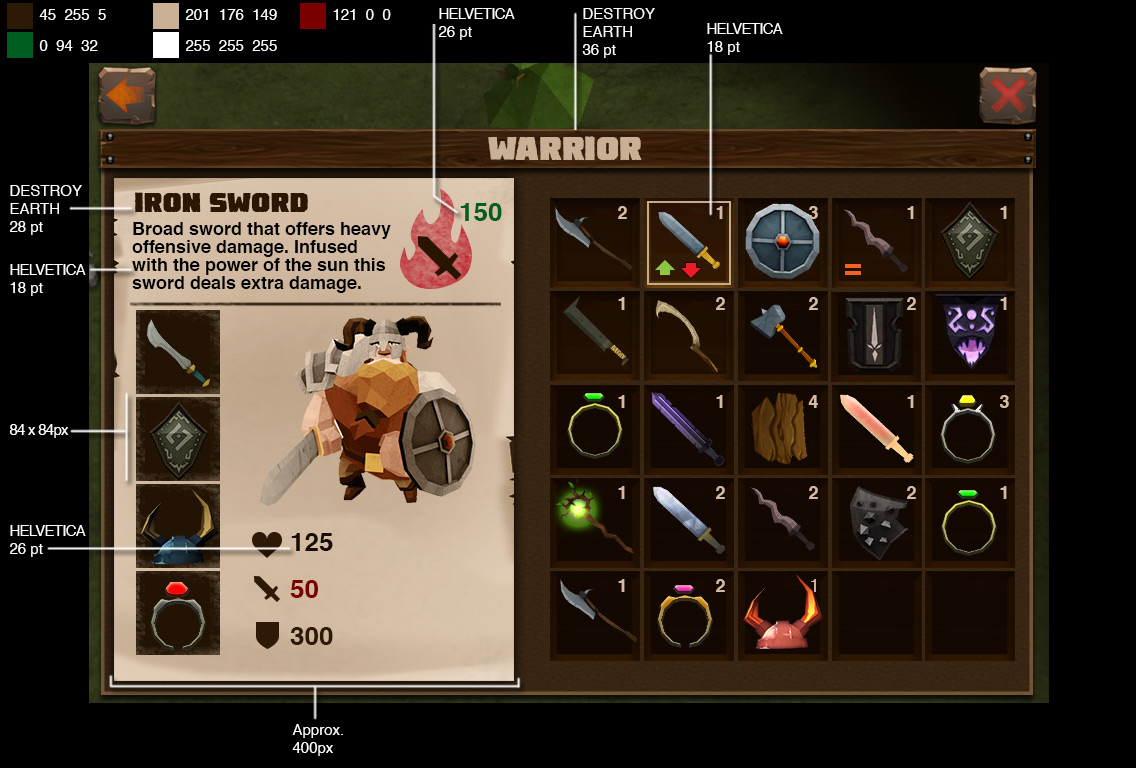Choose the purple blade sword
This screenshot has height=768, width=1136.
pos(689,429)
